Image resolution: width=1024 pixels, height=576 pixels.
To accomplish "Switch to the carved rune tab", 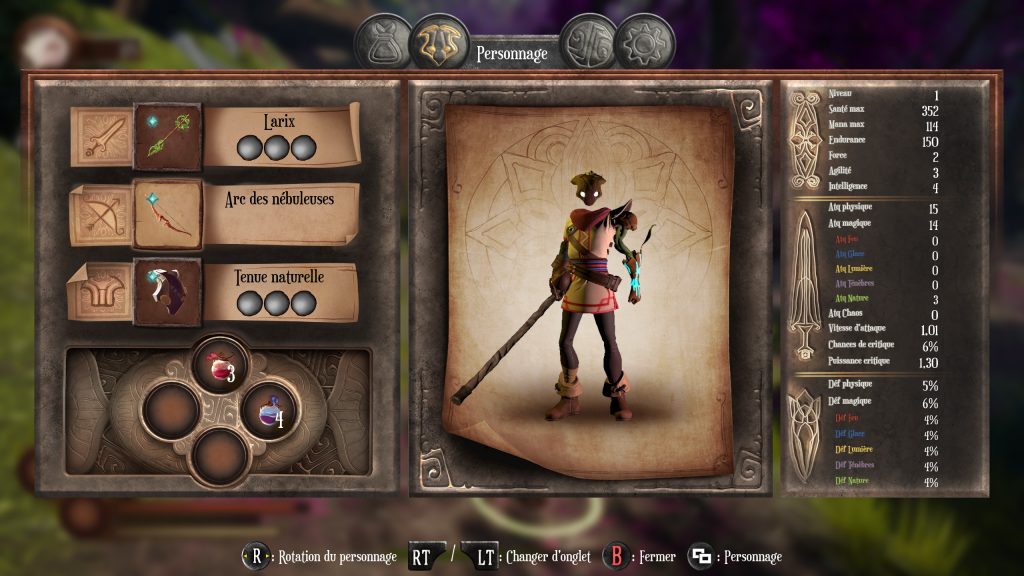I will [586, 41].
